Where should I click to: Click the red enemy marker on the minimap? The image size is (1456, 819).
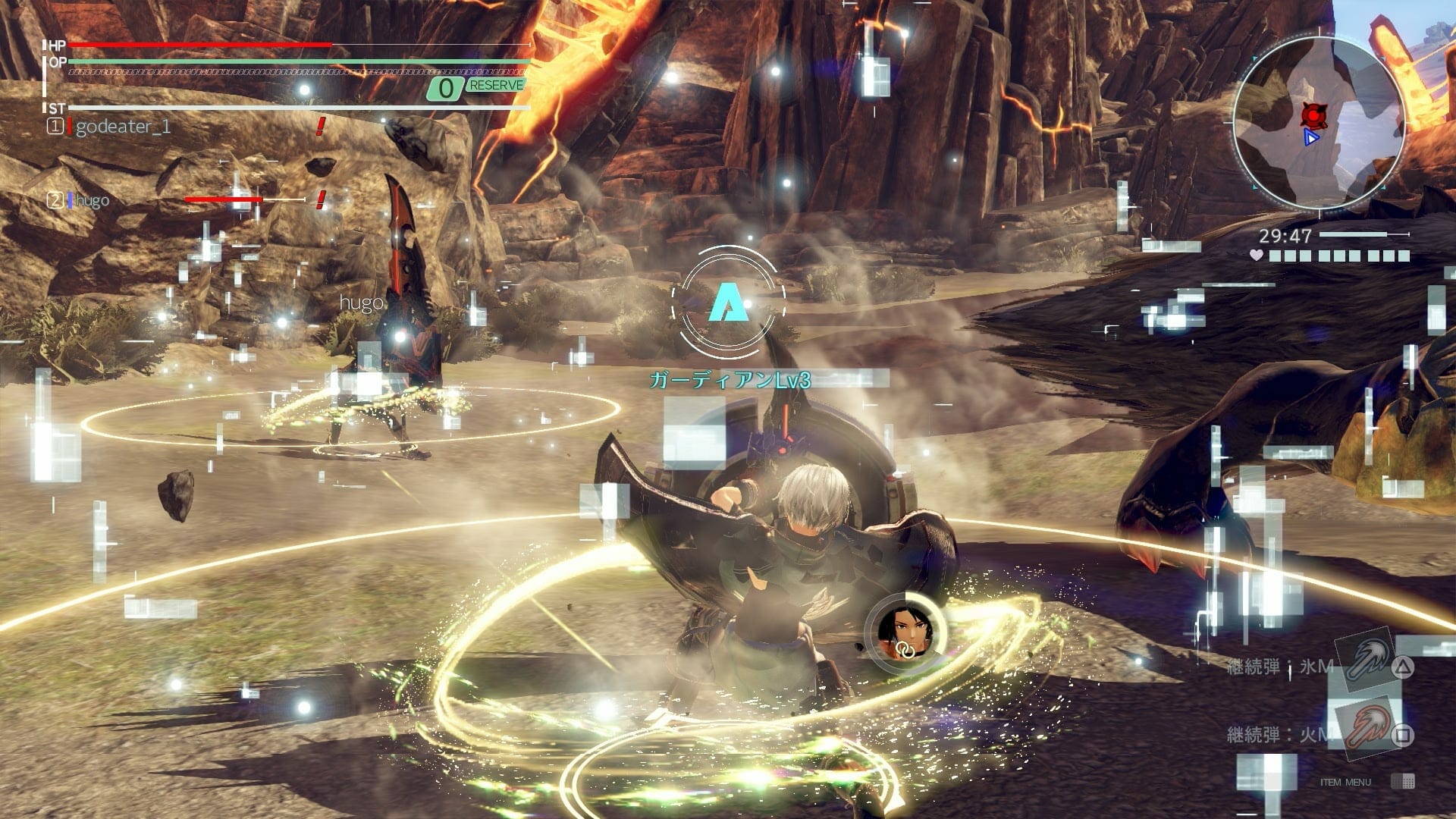click(1314, 115)
